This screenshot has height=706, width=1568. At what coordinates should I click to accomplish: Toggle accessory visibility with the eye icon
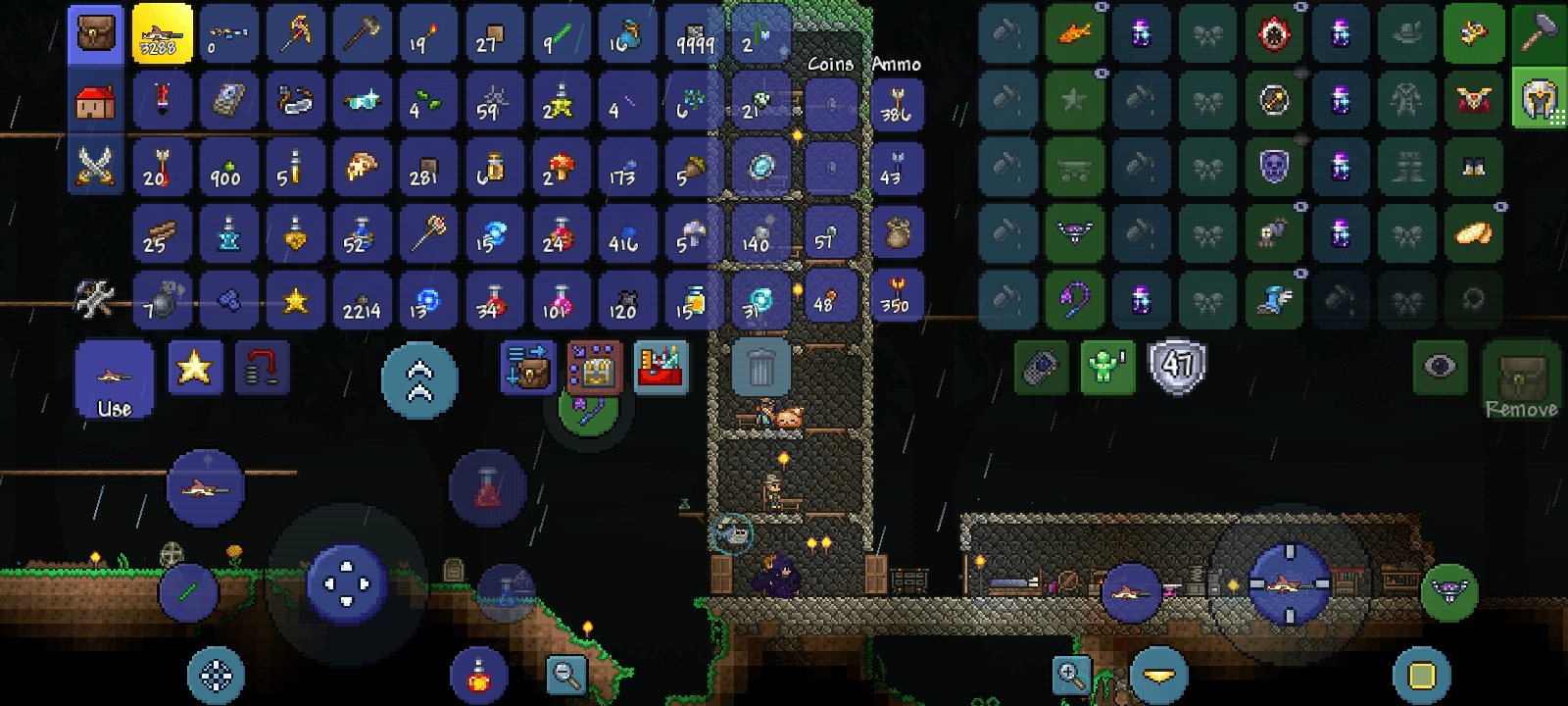[x=1440, y=365]
